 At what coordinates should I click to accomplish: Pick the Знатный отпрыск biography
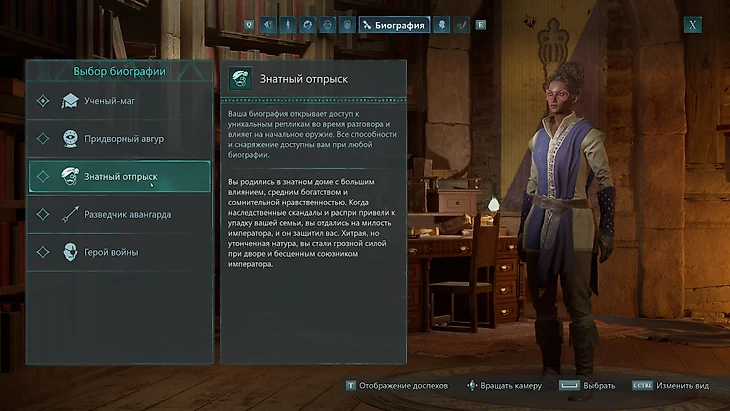119,176
